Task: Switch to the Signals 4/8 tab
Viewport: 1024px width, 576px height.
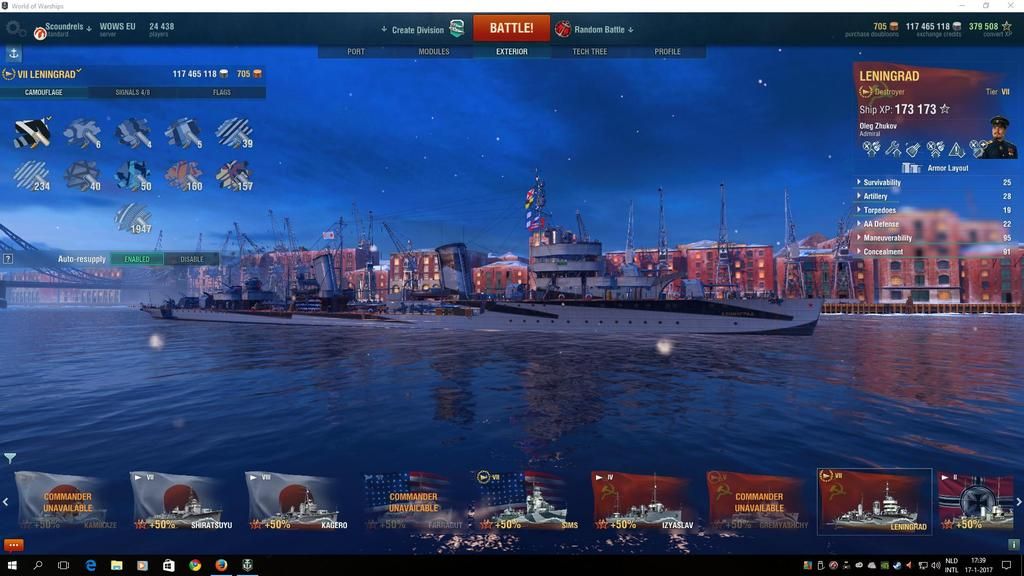Action: click(x=133, y=93)
